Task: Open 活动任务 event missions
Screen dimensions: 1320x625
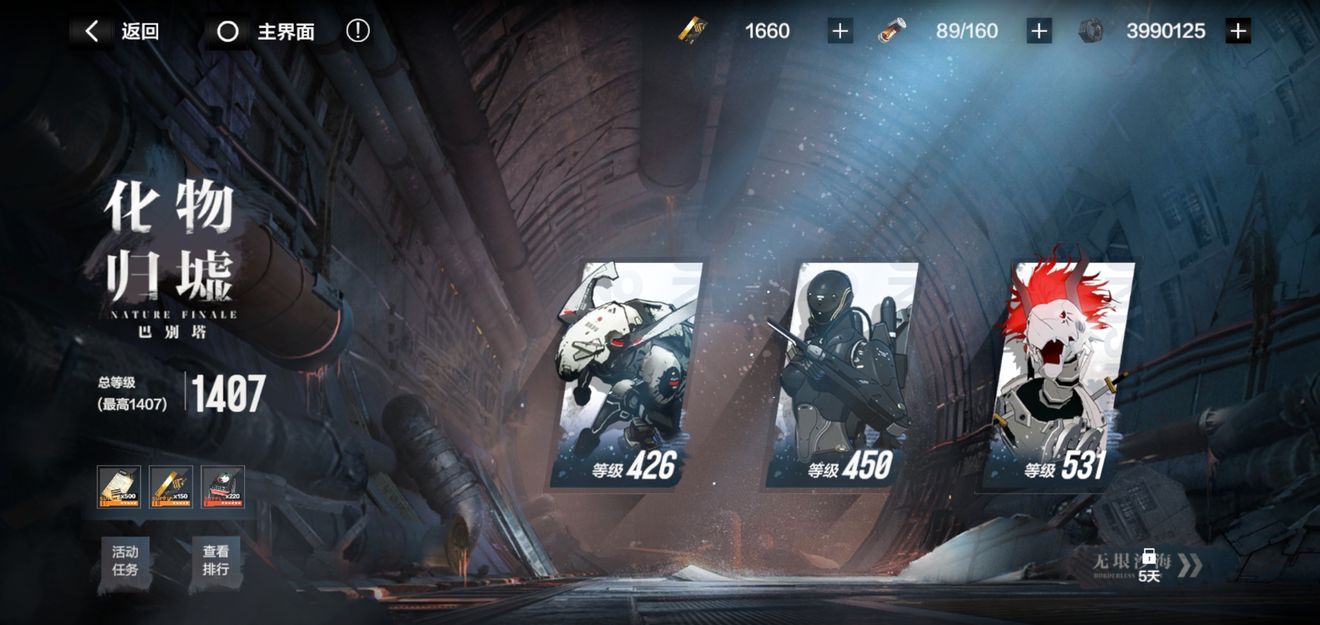Action: coord(125,561)
